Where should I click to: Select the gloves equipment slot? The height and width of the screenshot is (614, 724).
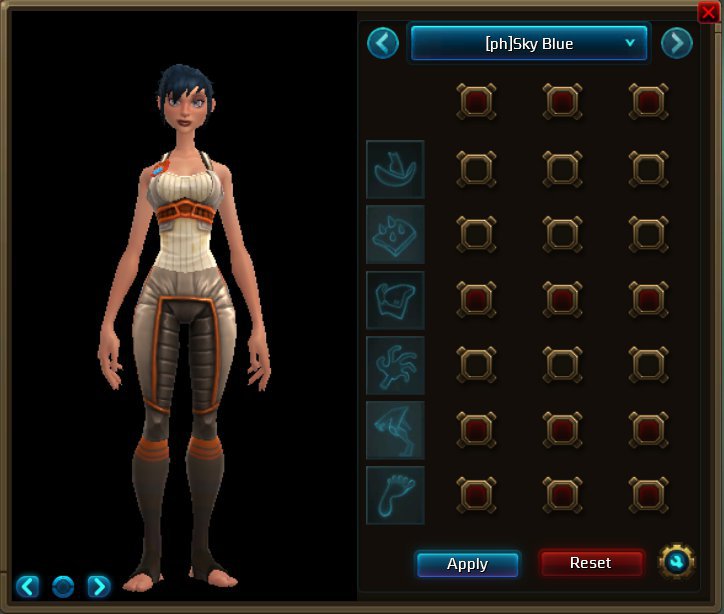(395, 365)
